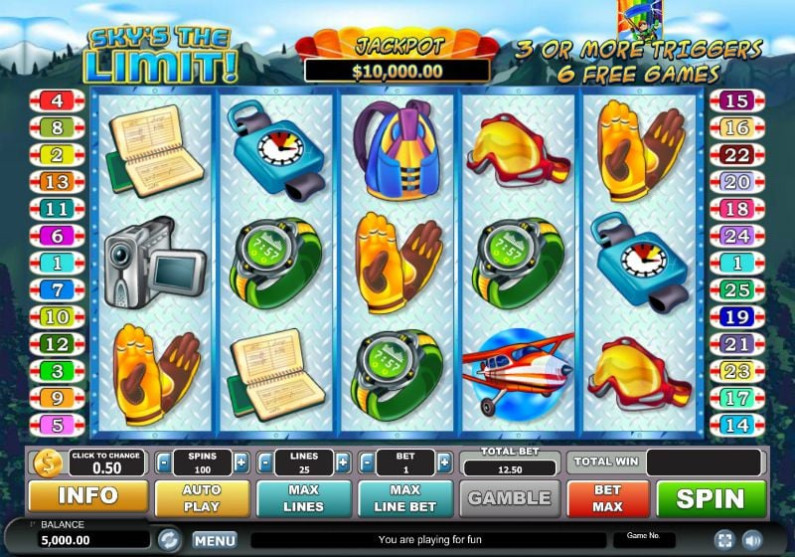Increase the number of lines

pyautogui.click(x=343, y=463)
